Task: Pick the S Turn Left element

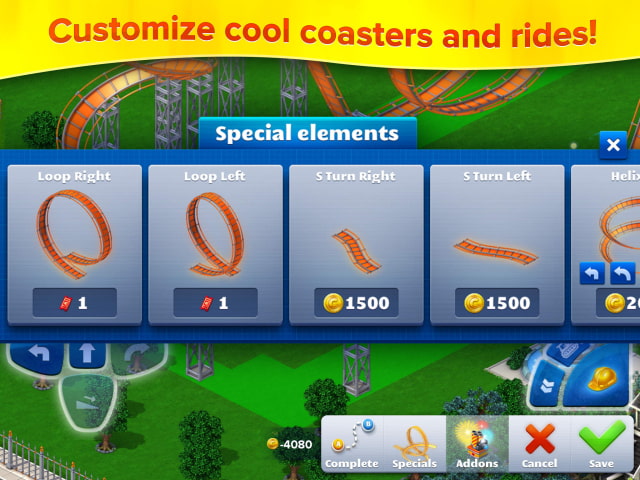Action: point(498,245)
